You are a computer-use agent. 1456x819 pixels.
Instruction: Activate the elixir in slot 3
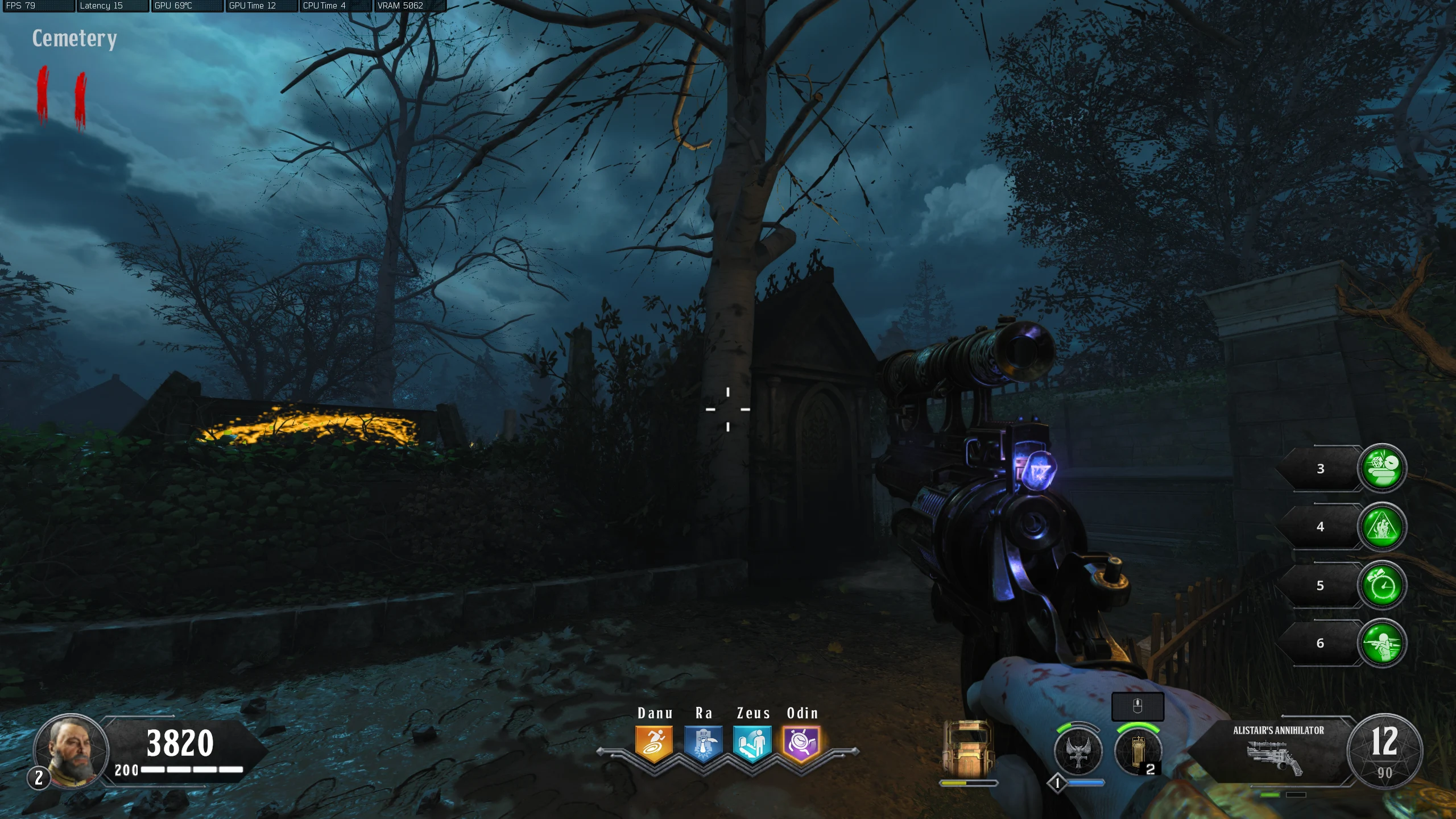point(1381,468)
